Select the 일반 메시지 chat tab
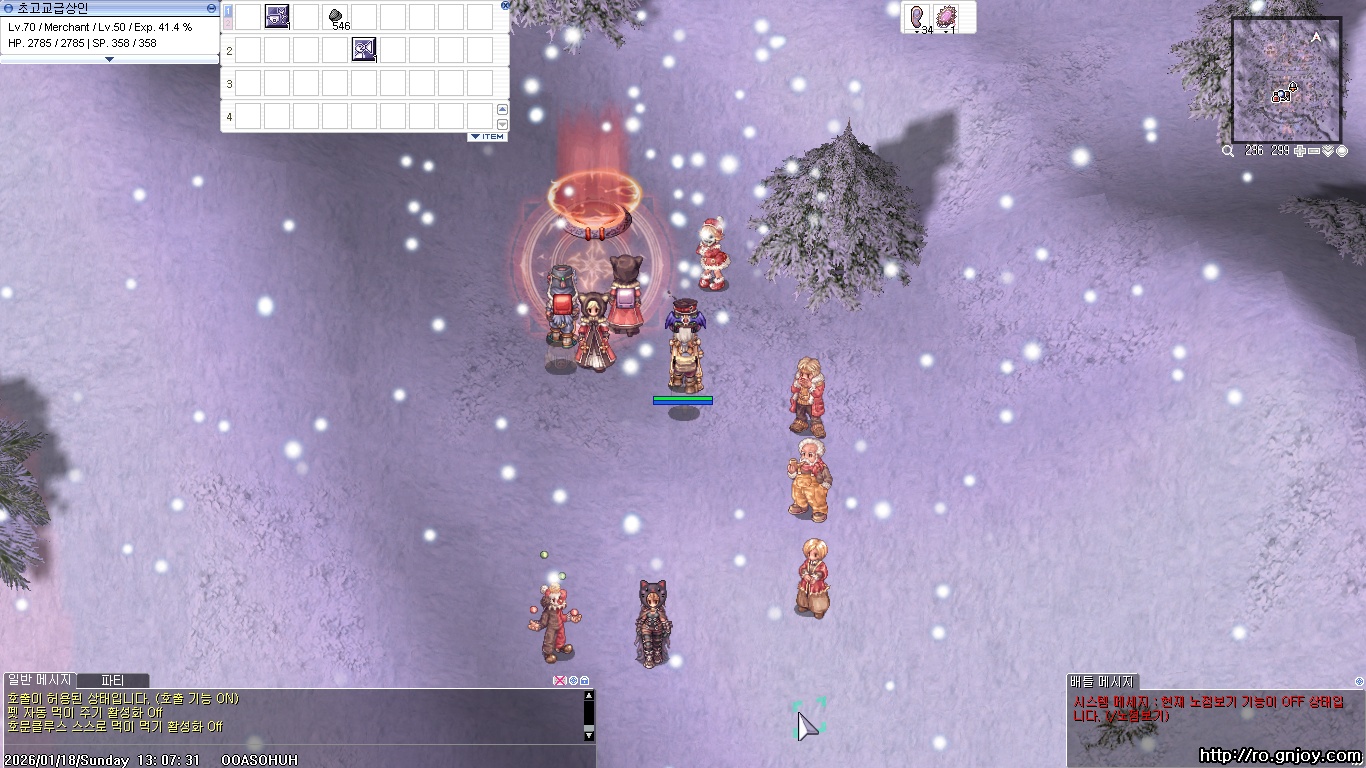This screenshot has width=1366, height=768. (x=39, y=680)
